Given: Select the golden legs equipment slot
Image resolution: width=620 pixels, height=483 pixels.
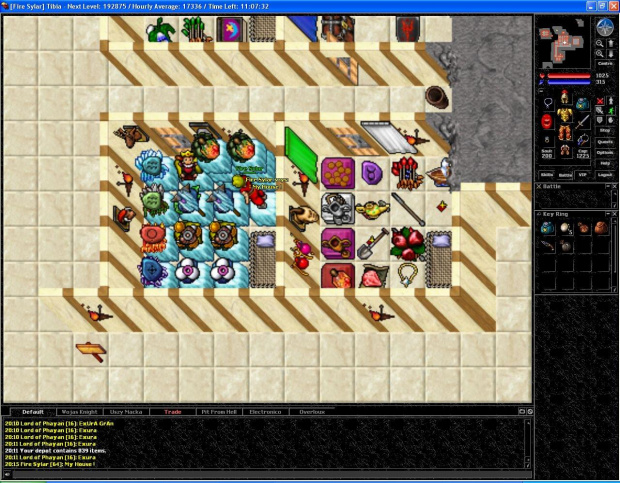Looking at the screenshot, I should click(x=563, y=133).
